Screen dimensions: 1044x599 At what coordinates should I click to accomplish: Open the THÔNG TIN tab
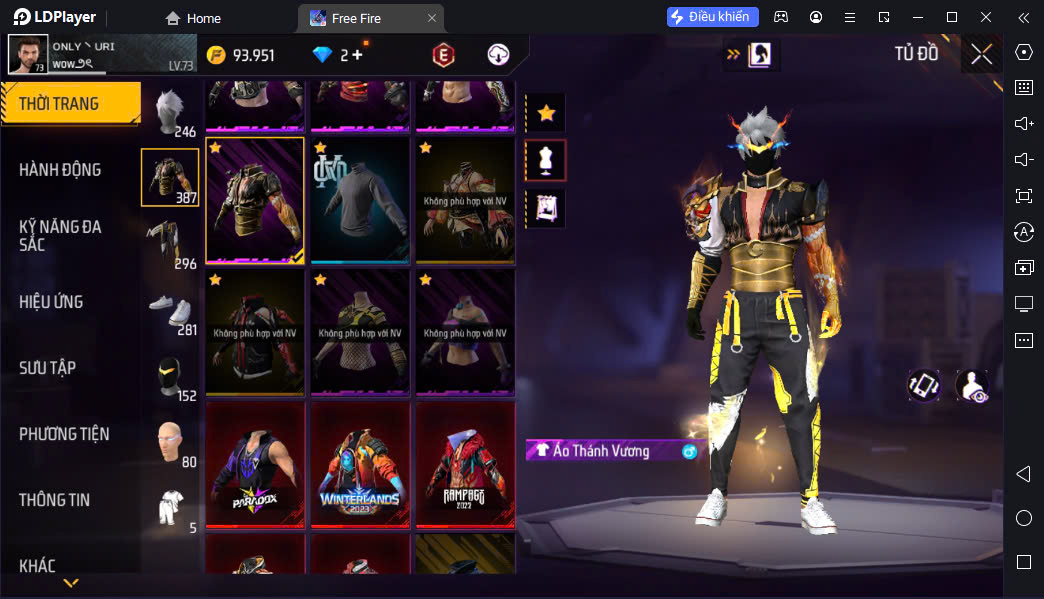point(53,500)
